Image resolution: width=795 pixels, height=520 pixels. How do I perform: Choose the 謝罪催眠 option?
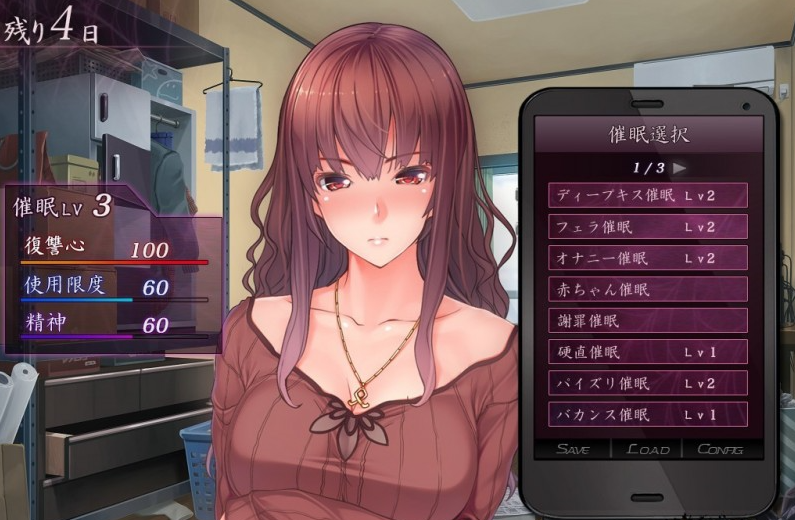click(x=647, y=321)
